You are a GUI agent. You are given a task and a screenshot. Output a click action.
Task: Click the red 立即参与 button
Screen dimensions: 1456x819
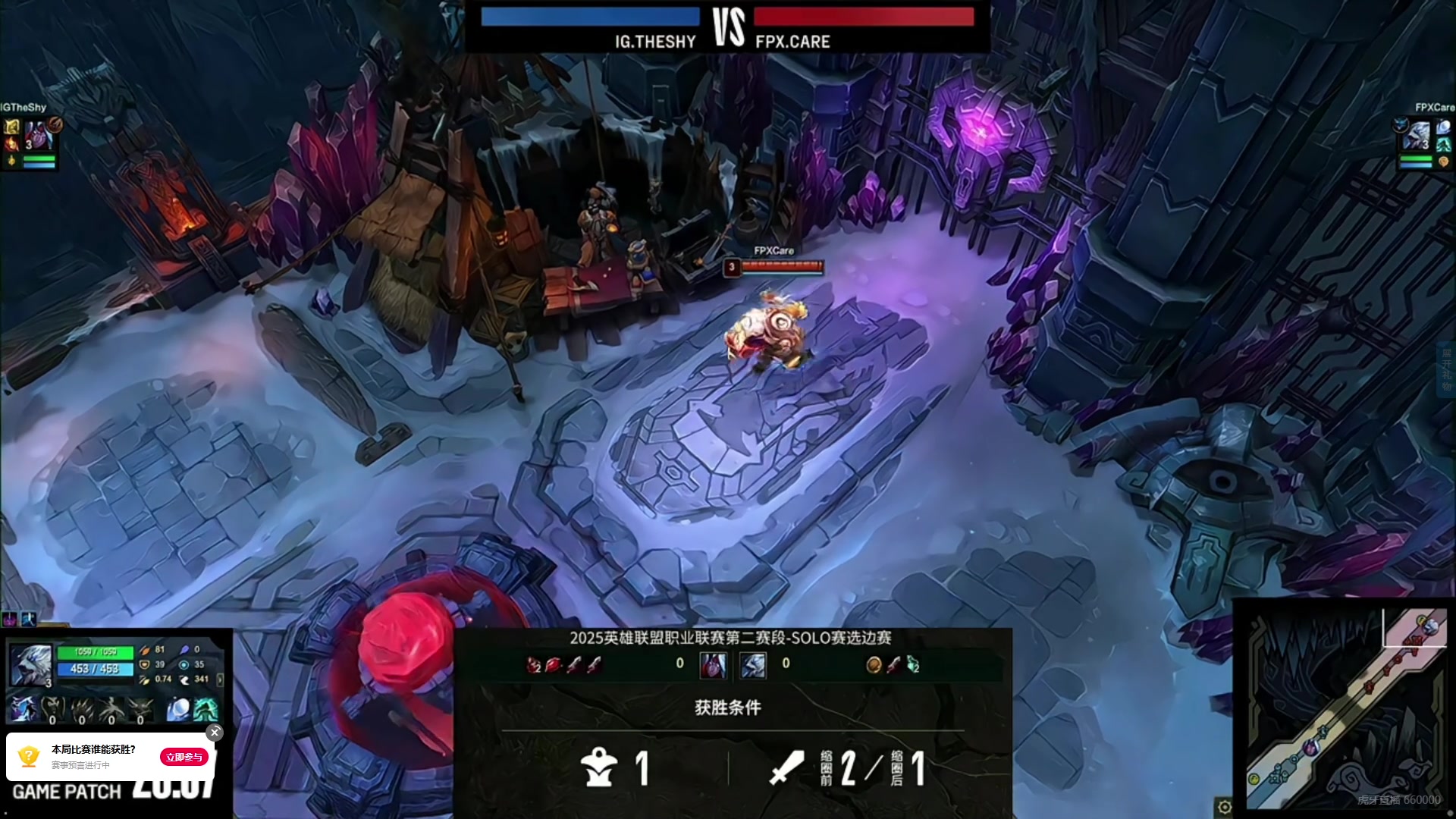click(x=184, y=757)
